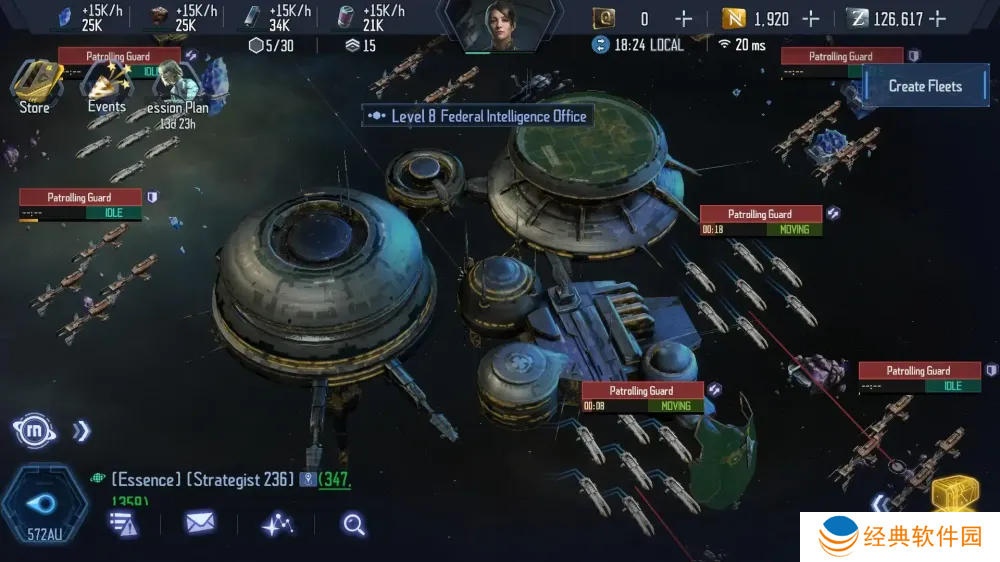This screenshot has height=562, width=1000.
Task: Open the mail envelope inbox
Action: pos(200,522)
